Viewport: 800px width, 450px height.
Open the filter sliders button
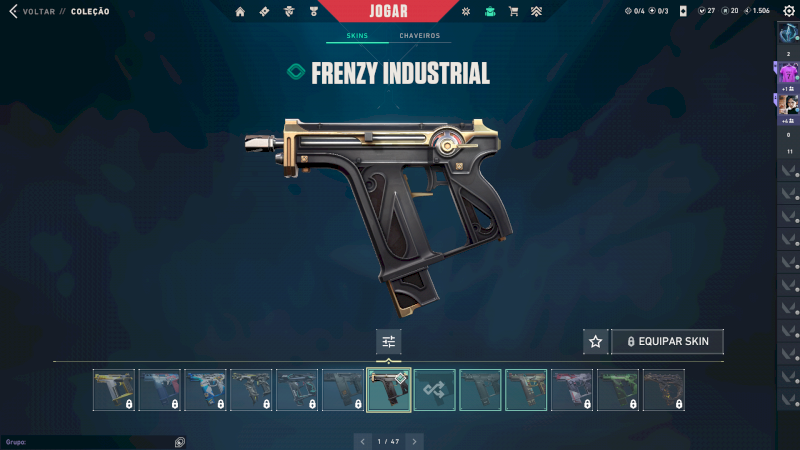389,341
